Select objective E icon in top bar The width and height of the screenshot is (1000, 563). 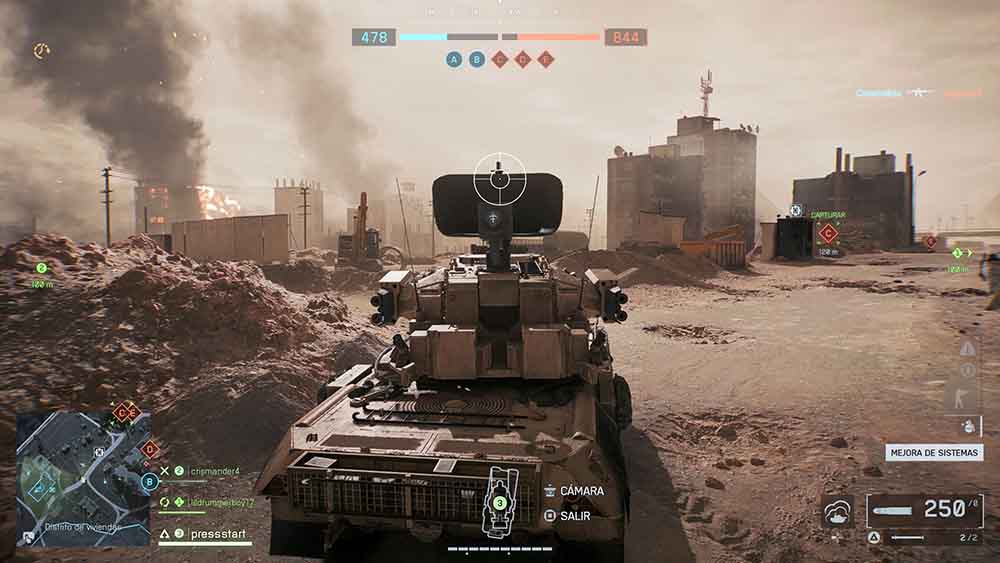tap(545, 60)
